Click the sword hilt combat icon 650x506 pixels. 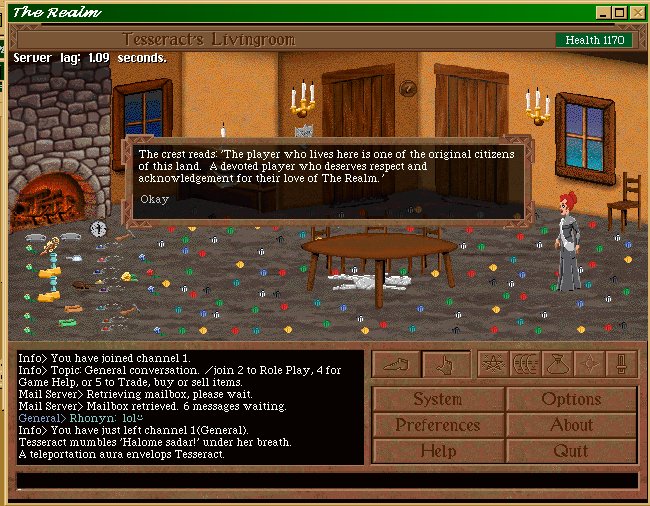[621, 364]
